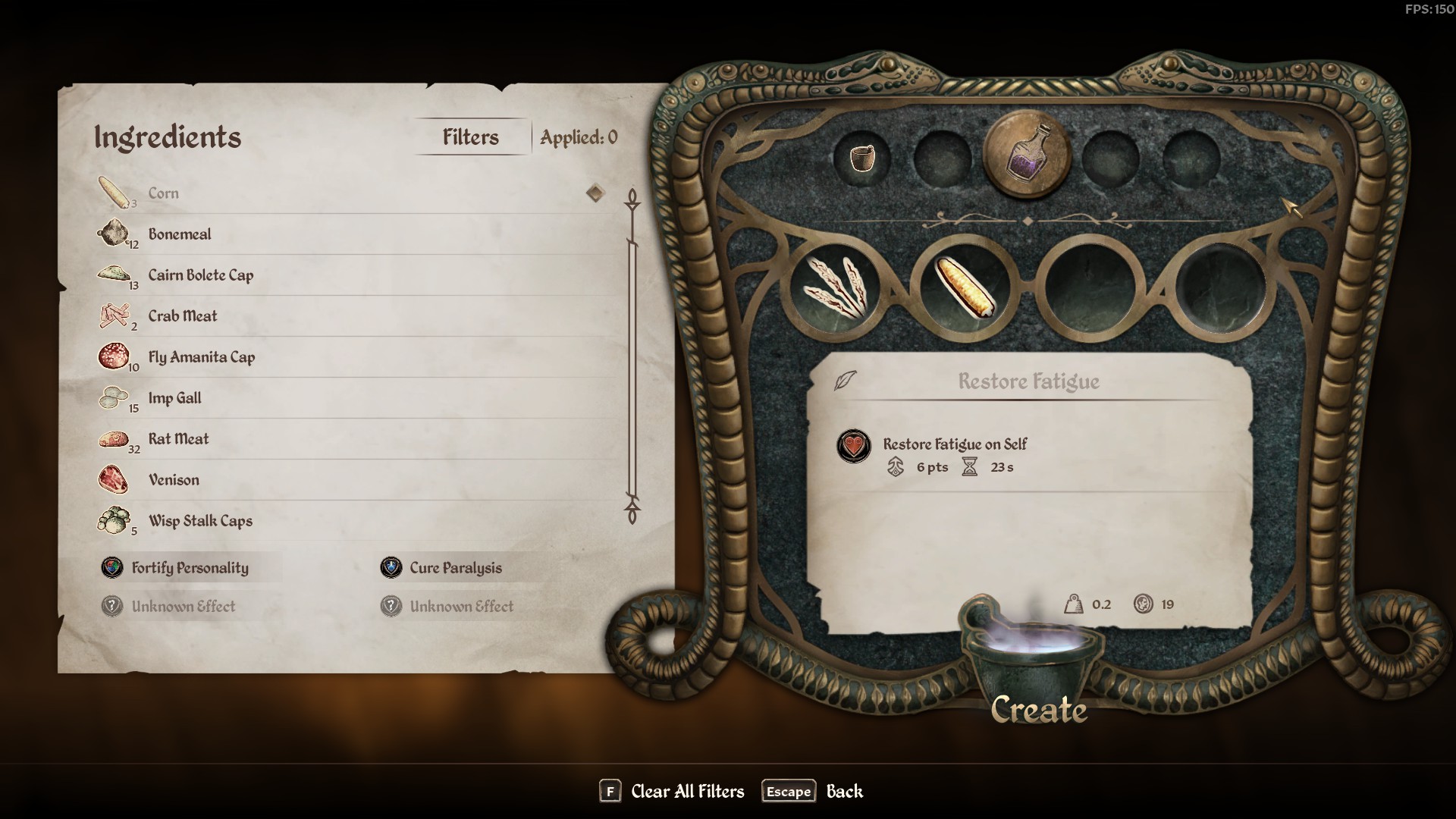Select Corn in the ingredient list
1456x819 pixels.
coord(163,193)
